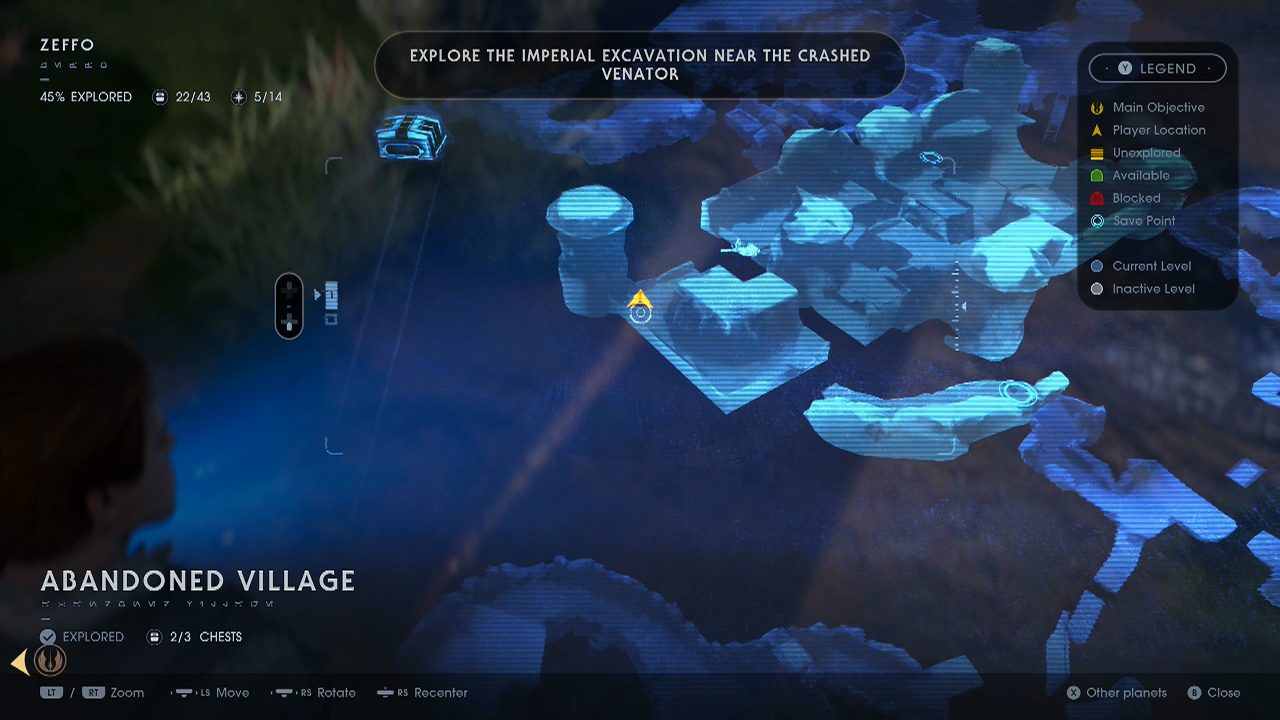This screenshot has width=1280, height=720.
Task: Close the holomap
Action: 1214,692
